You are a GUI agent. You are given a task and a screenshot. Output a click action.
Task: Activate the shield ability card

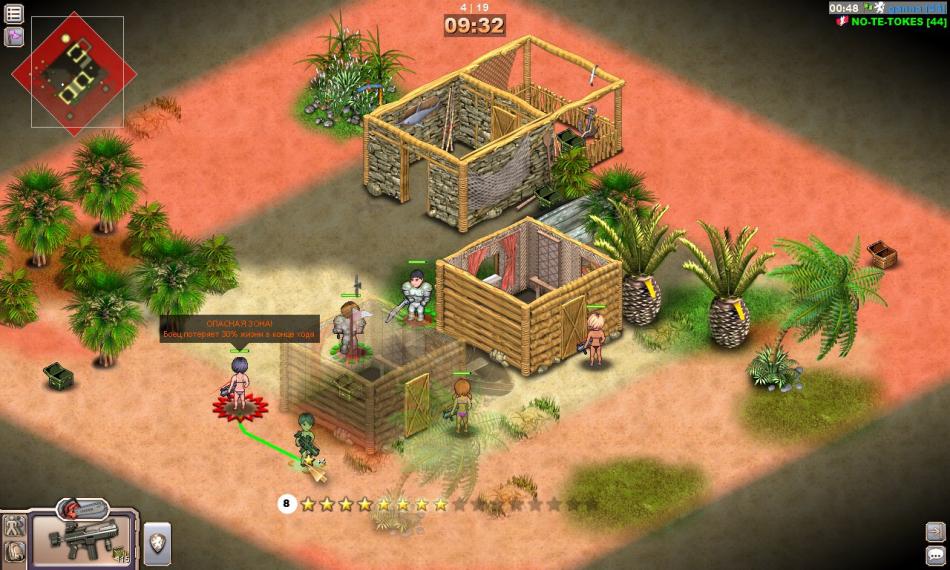[x=158, y=543]
